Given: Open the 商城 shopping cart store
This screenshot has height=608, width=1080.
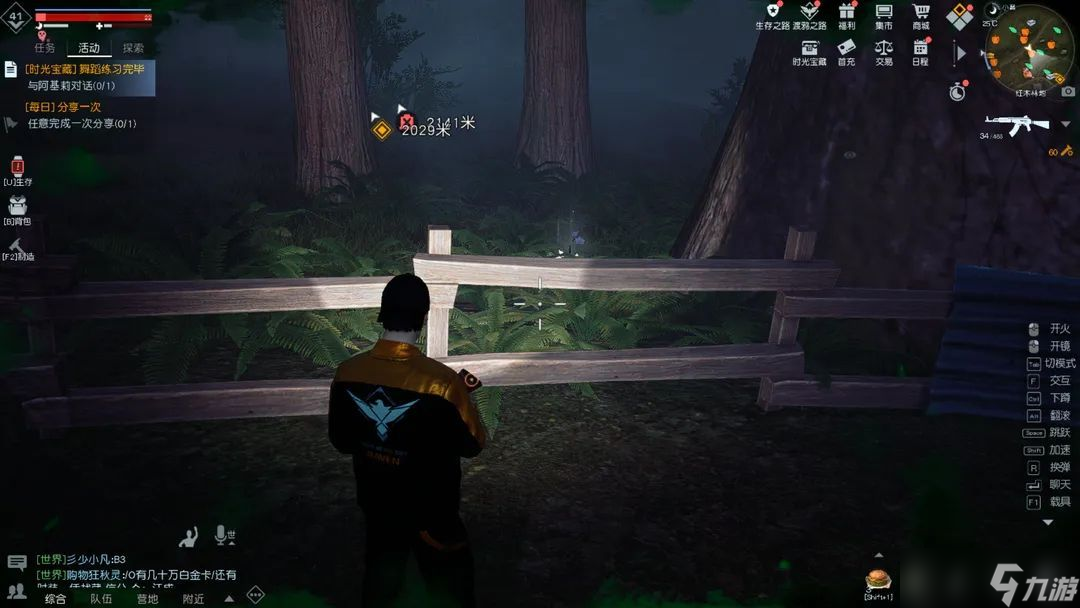Looking at the screenshot, I should (x=921, y=14).
